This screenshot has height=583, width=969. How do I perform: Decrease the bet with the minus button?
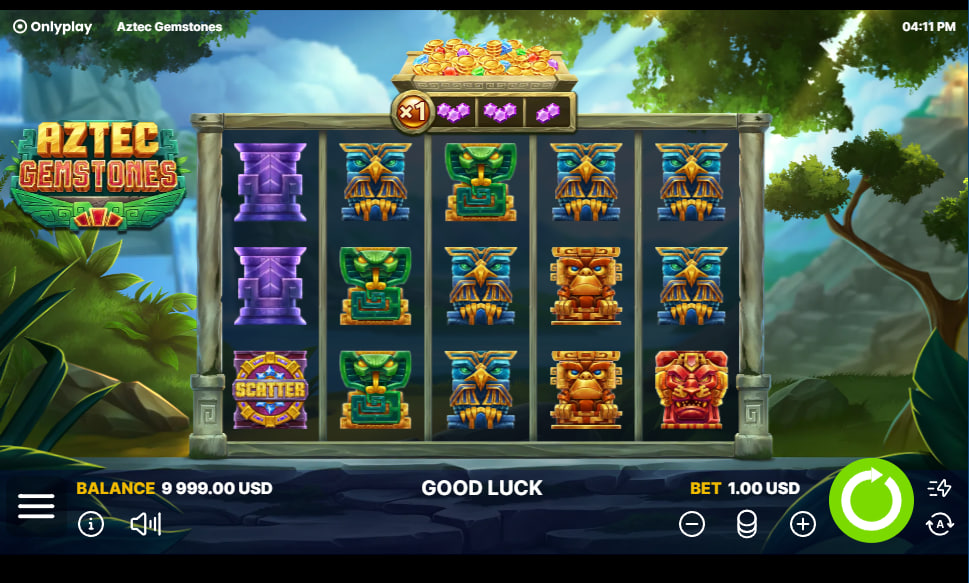pos(692,524)
